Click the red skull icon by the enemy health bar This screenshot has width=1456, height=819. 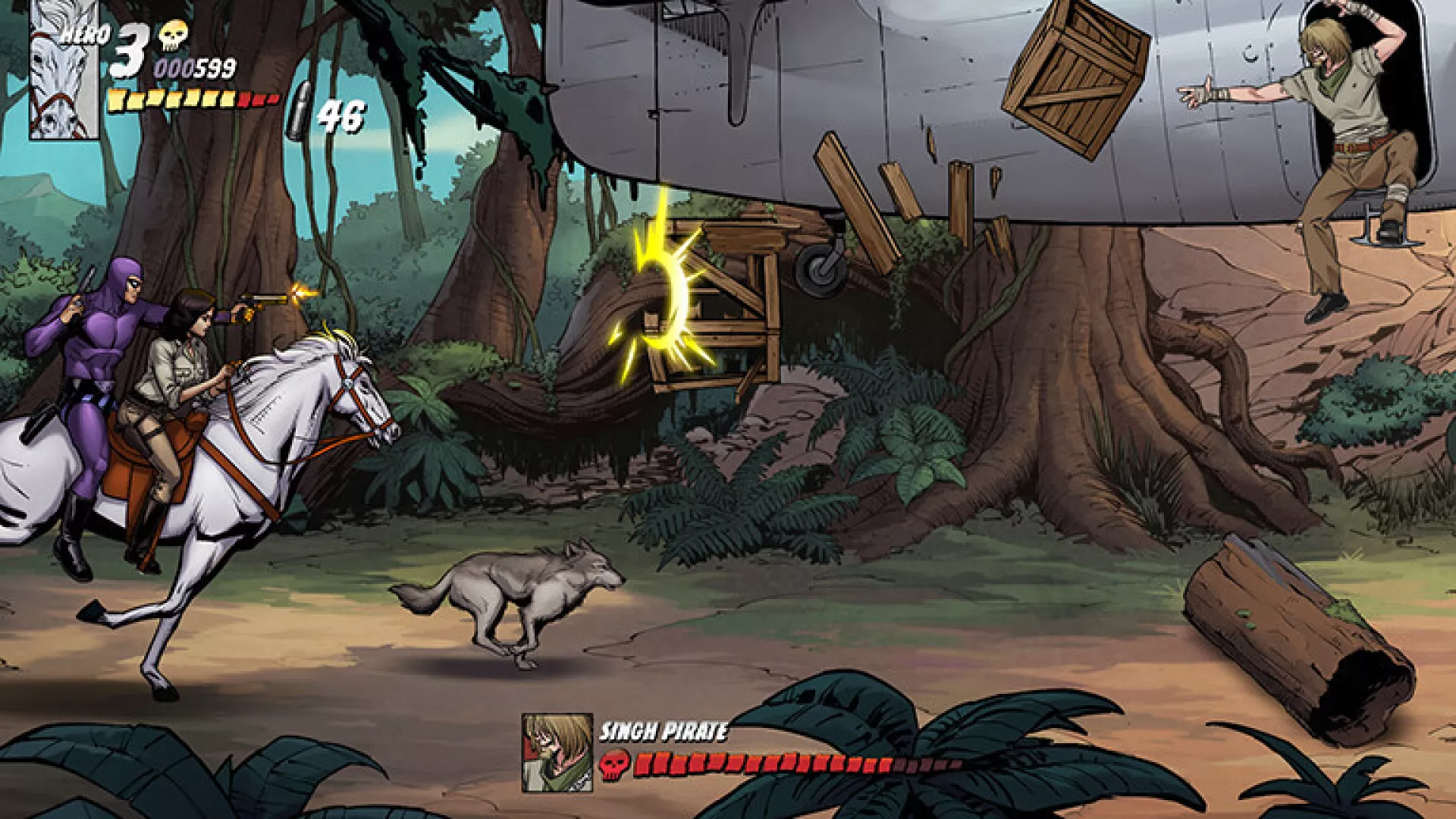coord(614,764)
